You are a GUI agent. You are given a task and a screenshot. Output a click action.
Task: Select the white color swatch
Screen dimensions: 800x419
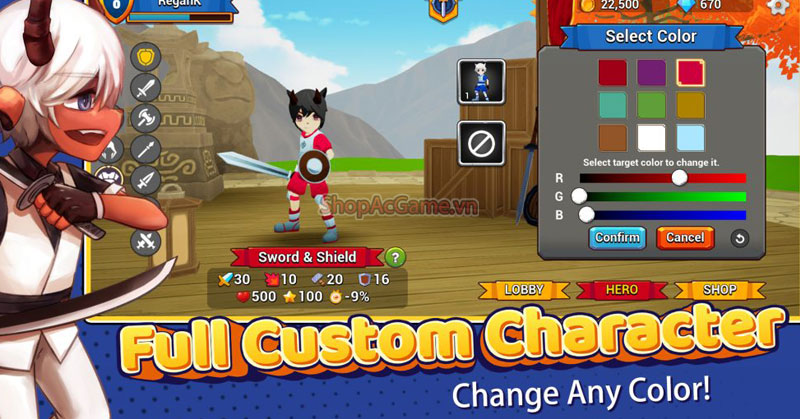(652, 138)
